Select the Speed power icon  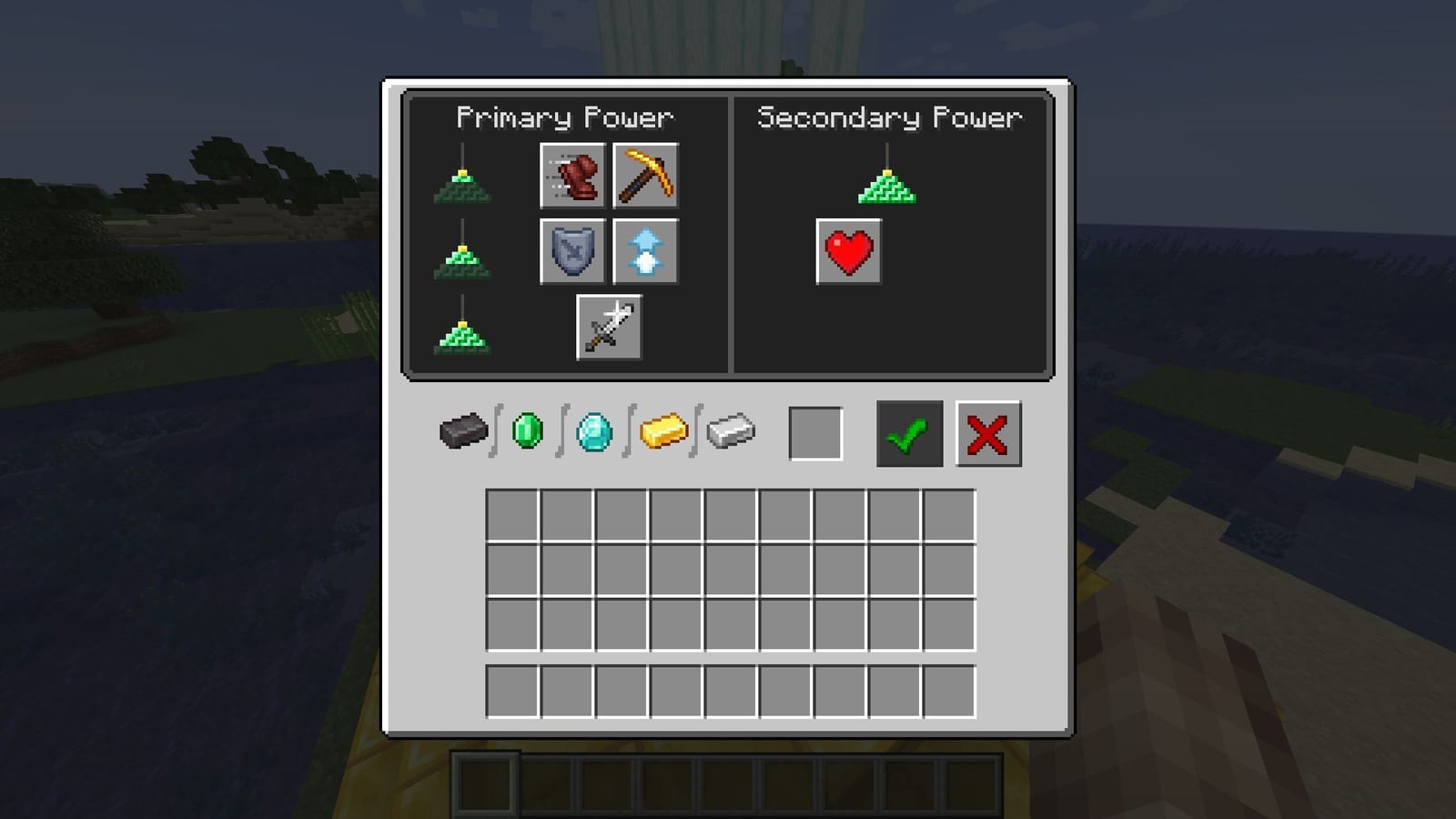coord(571,177)
